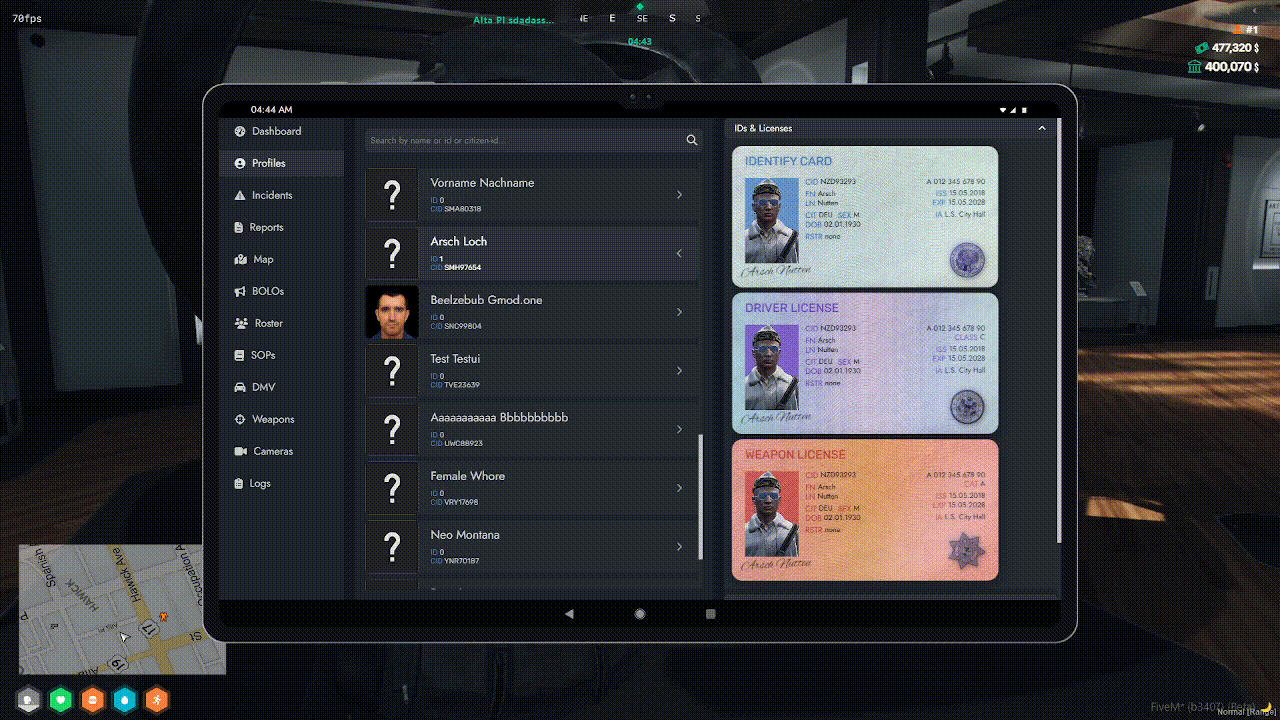
Task: Tap the tablet's circular home button
Action: tap(640, 614)
